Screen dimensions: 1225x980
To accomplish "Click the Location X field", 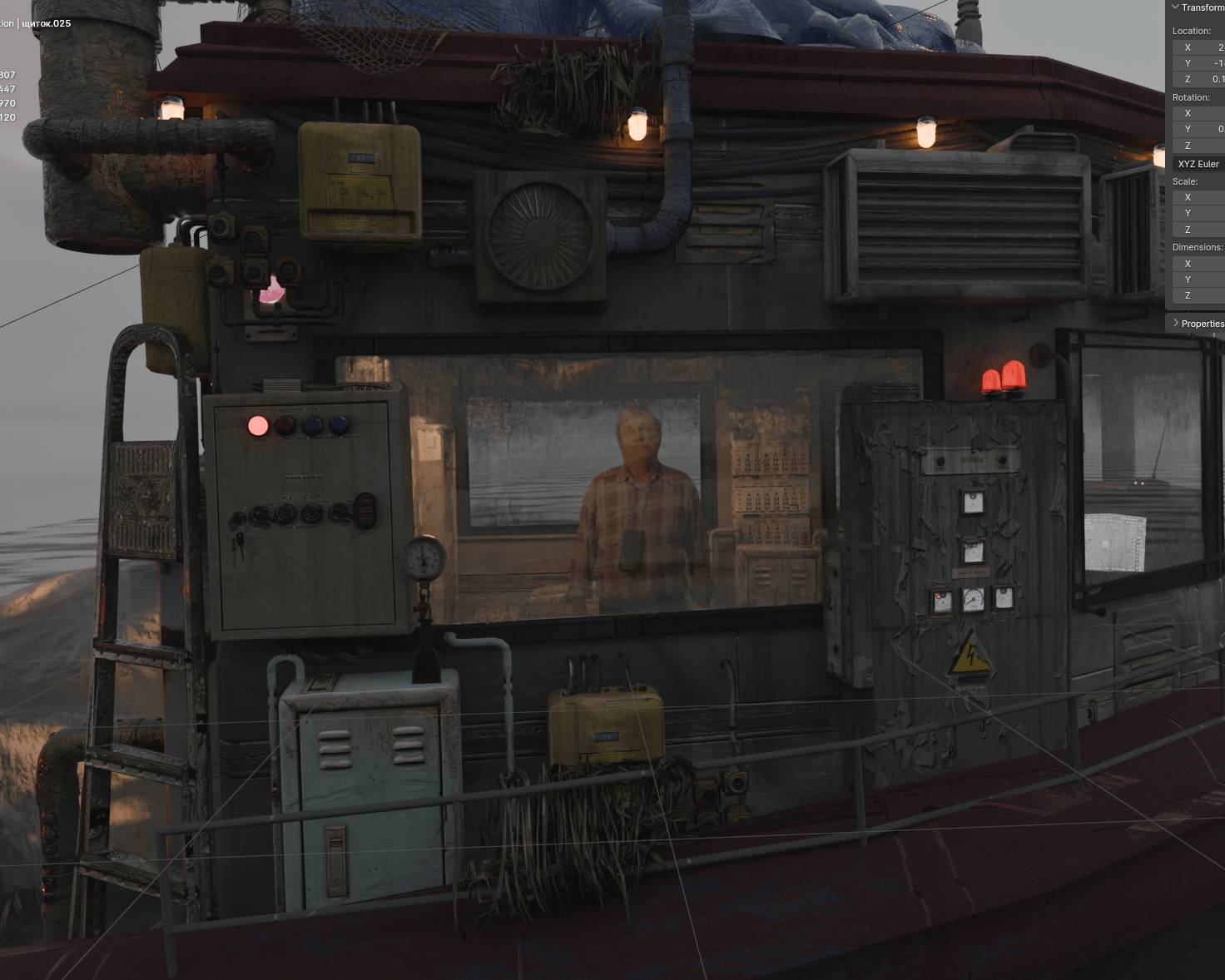I will coord(1200,47).
